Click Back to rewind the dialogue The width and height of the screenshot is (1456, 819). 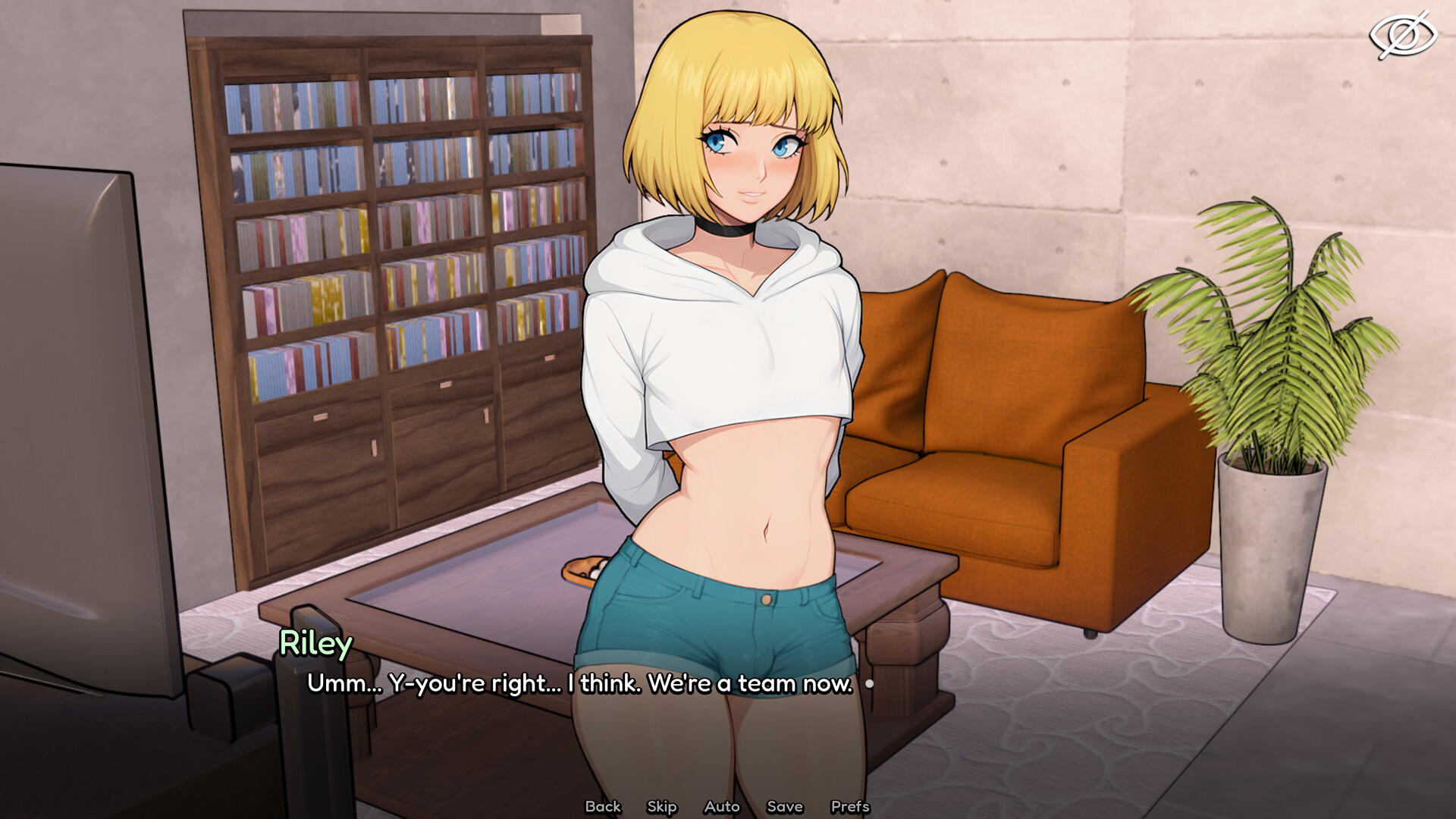point(603,807)
